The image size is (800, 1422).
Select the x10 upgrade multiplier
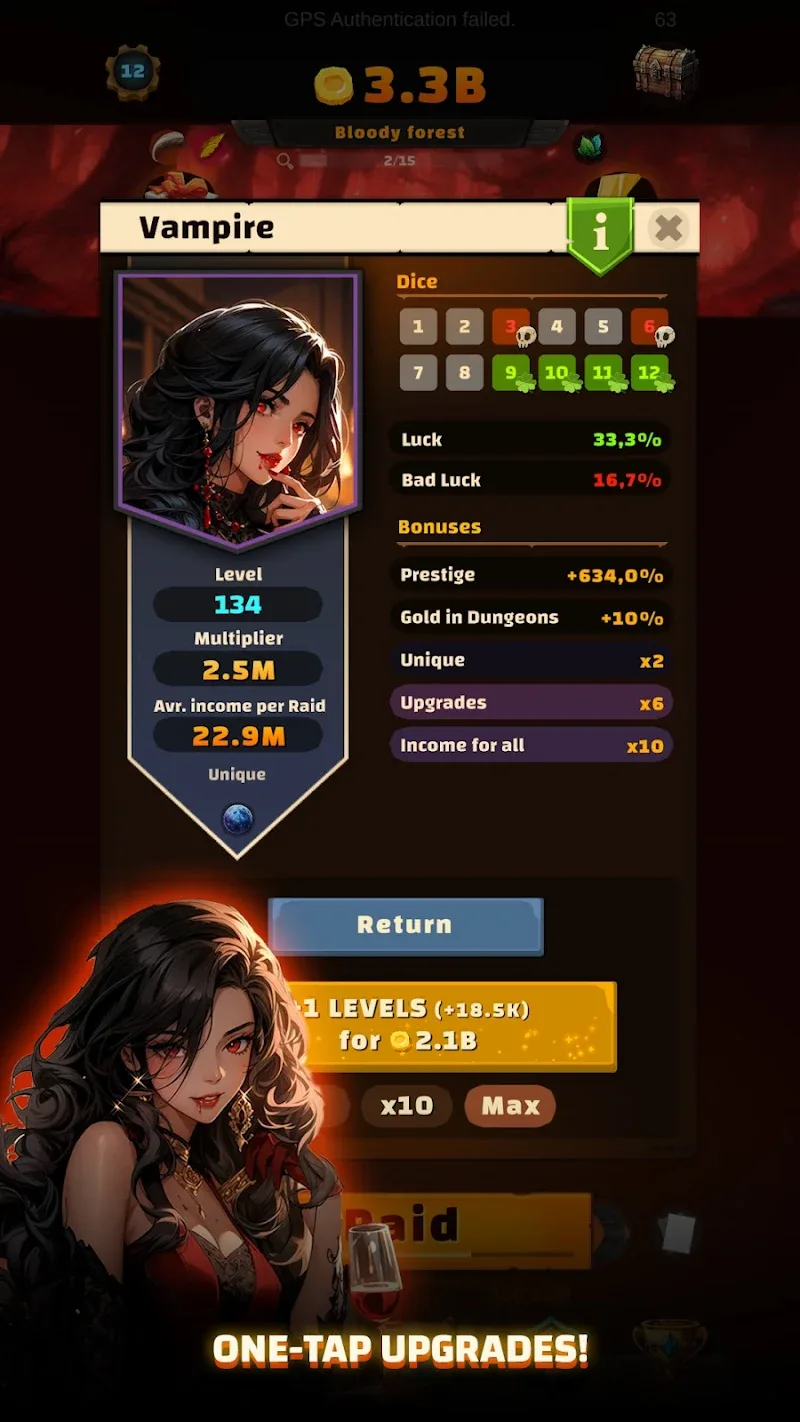click(x=407, y=1106)
